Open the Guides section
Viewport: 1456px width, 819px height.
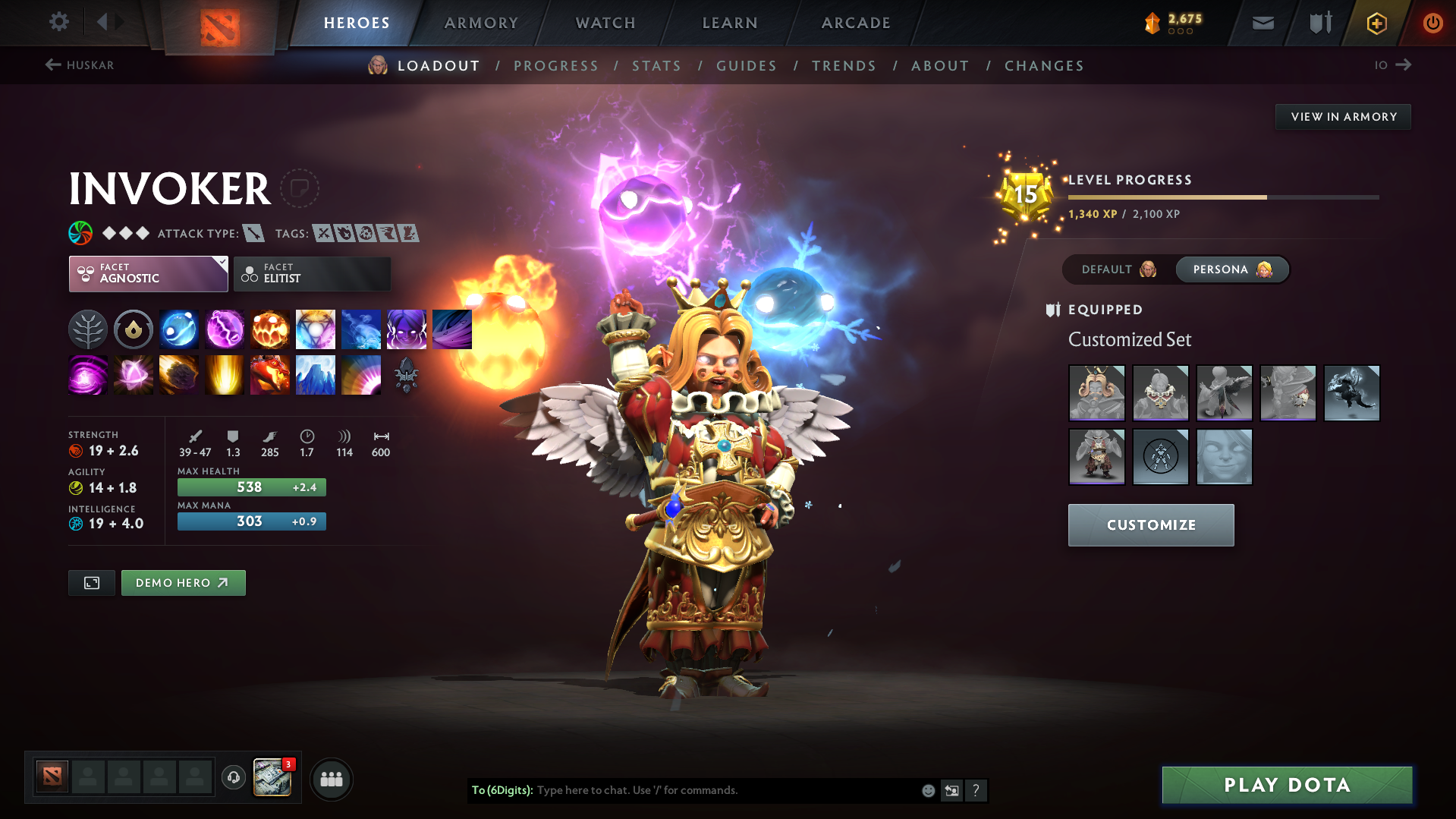pos(746,66)
